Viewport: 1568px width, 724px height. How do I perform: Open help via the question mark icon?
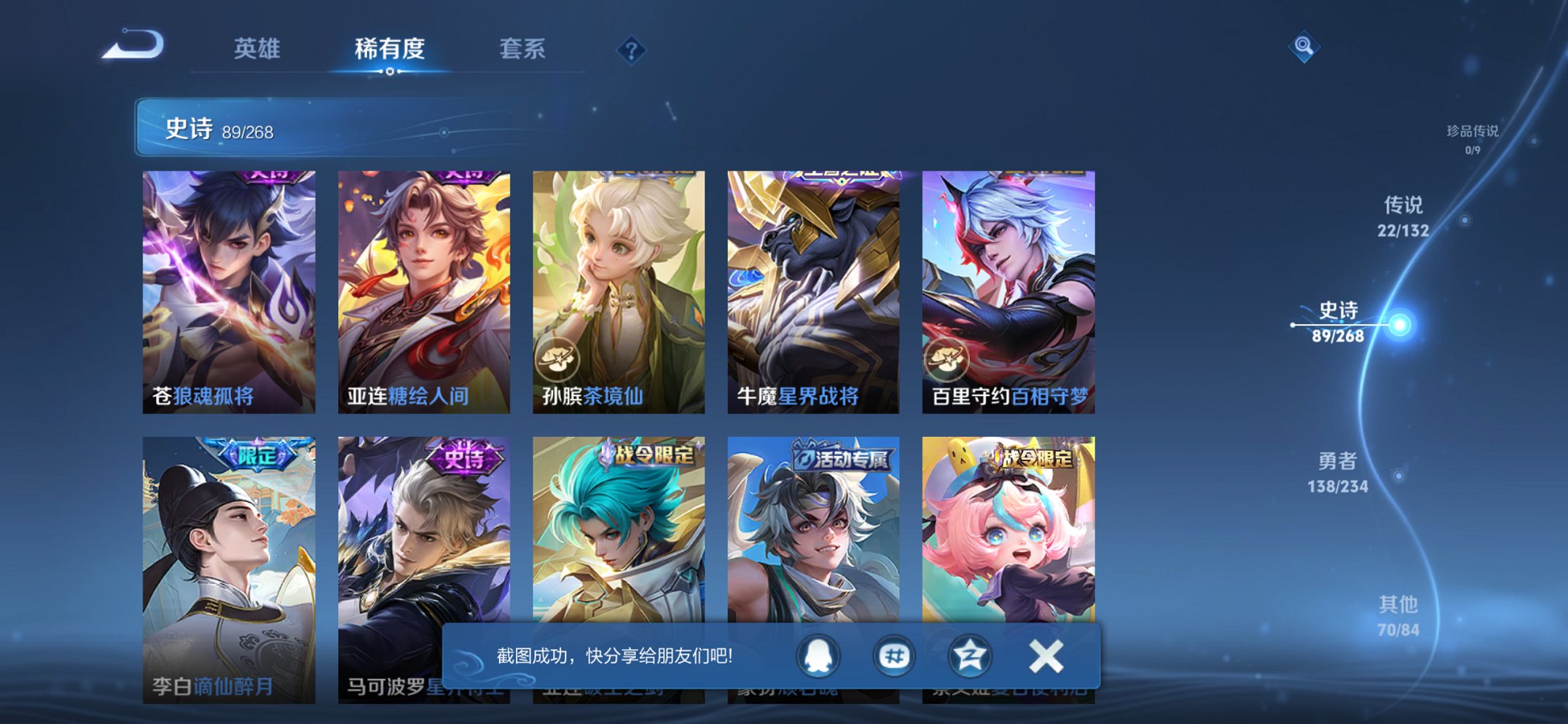(x=632, y=50)
